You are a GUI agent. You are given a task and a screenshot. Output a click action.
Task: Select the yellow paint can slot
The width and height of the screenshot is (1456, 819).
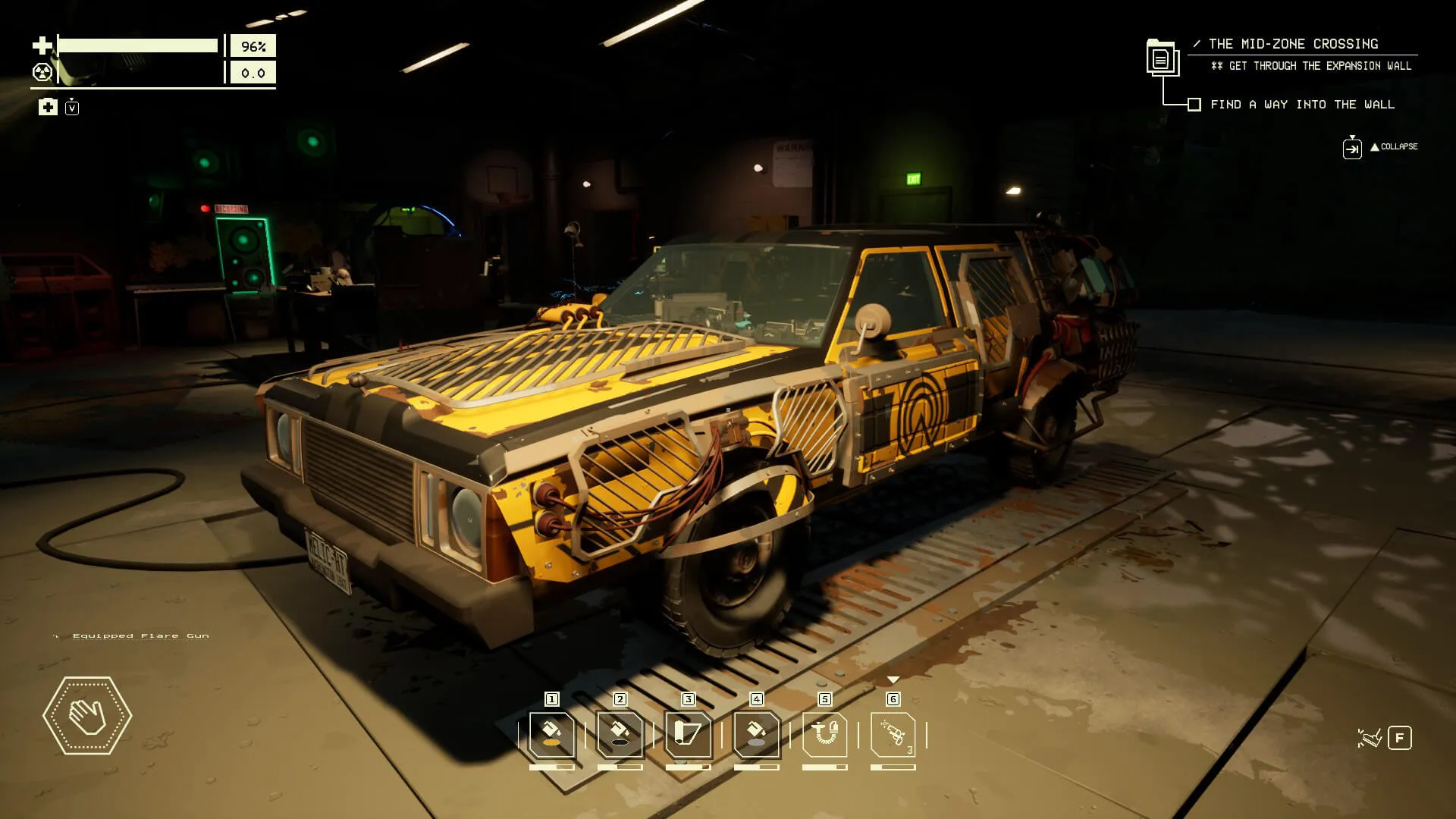552,734
